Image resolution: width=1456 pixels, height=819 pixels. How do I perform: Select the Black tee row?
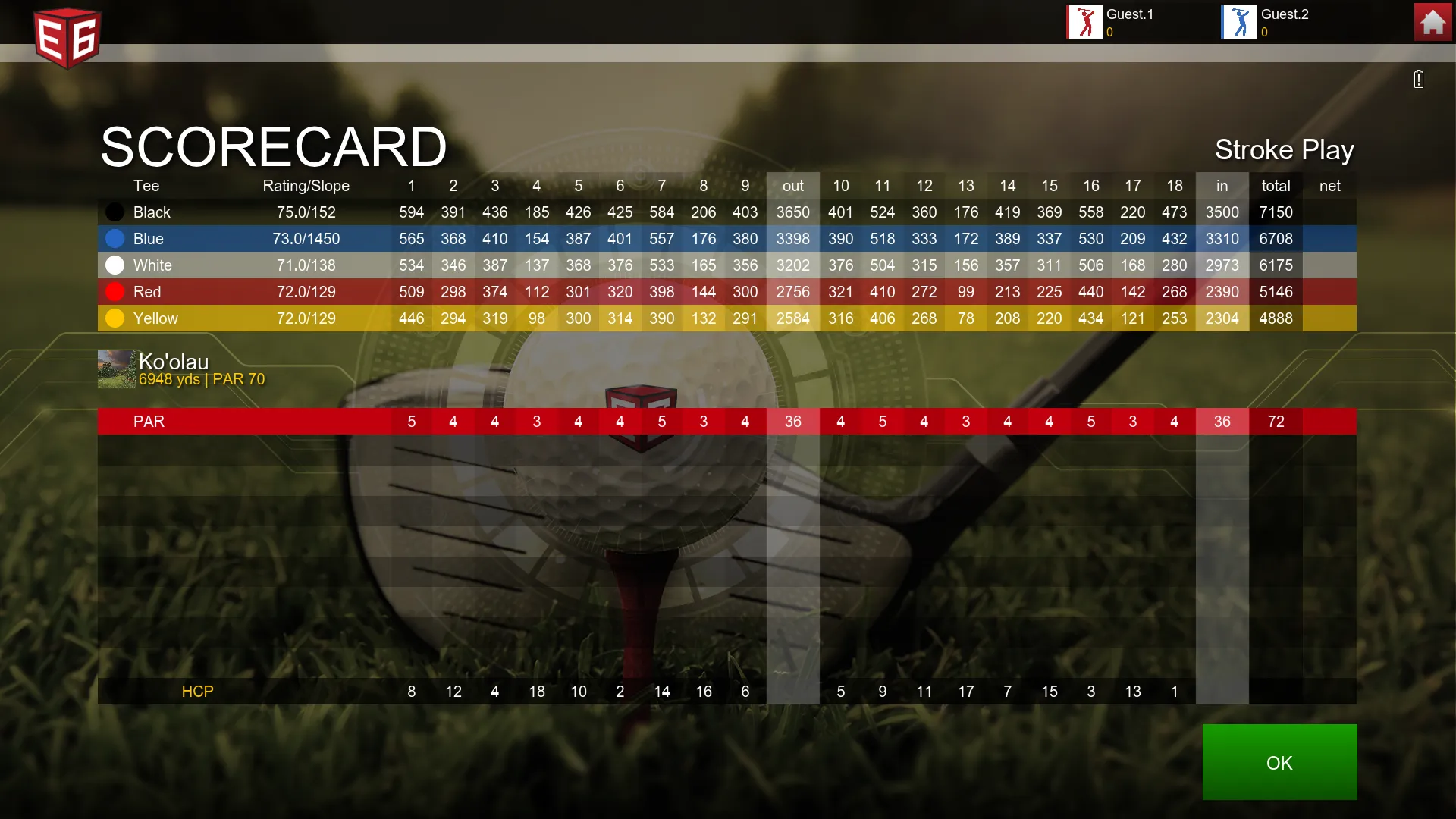[x=152, y=212]
